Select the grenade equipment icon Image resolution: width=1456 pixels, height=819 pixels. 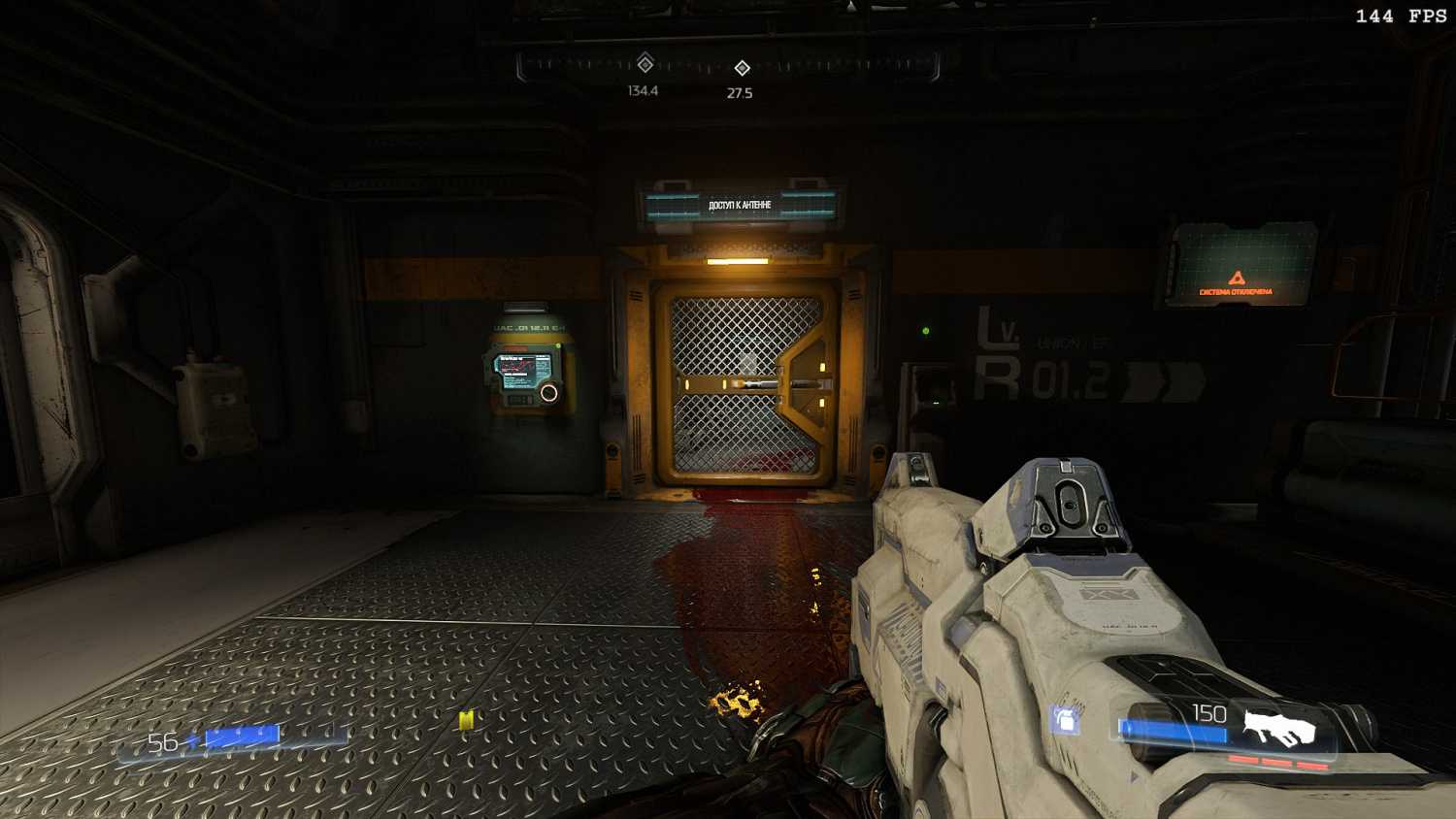click(1066, 720)
